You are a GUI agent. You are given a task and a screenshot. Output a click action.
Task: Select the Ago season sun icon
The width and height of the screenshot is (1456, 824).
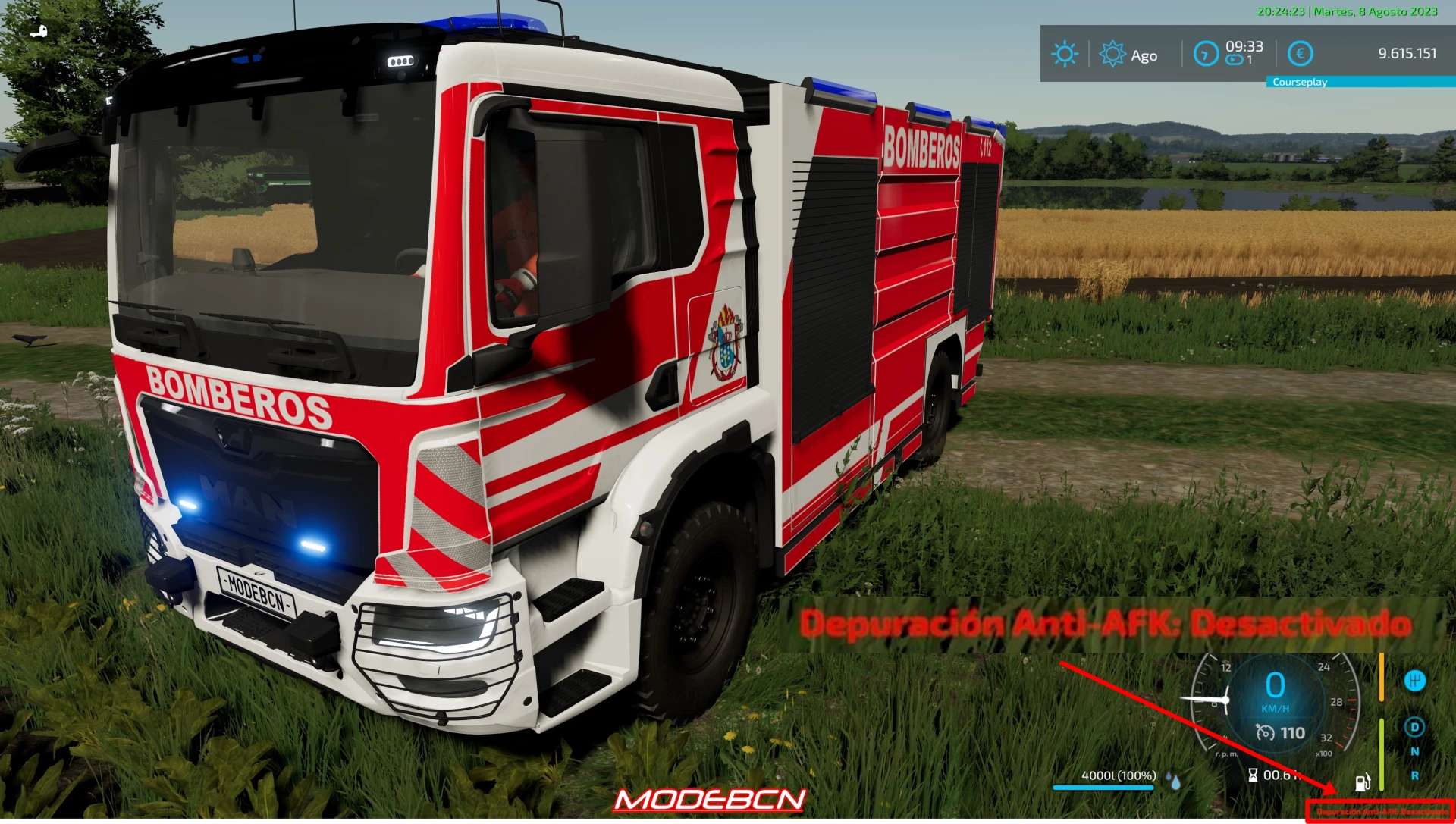1112,54
